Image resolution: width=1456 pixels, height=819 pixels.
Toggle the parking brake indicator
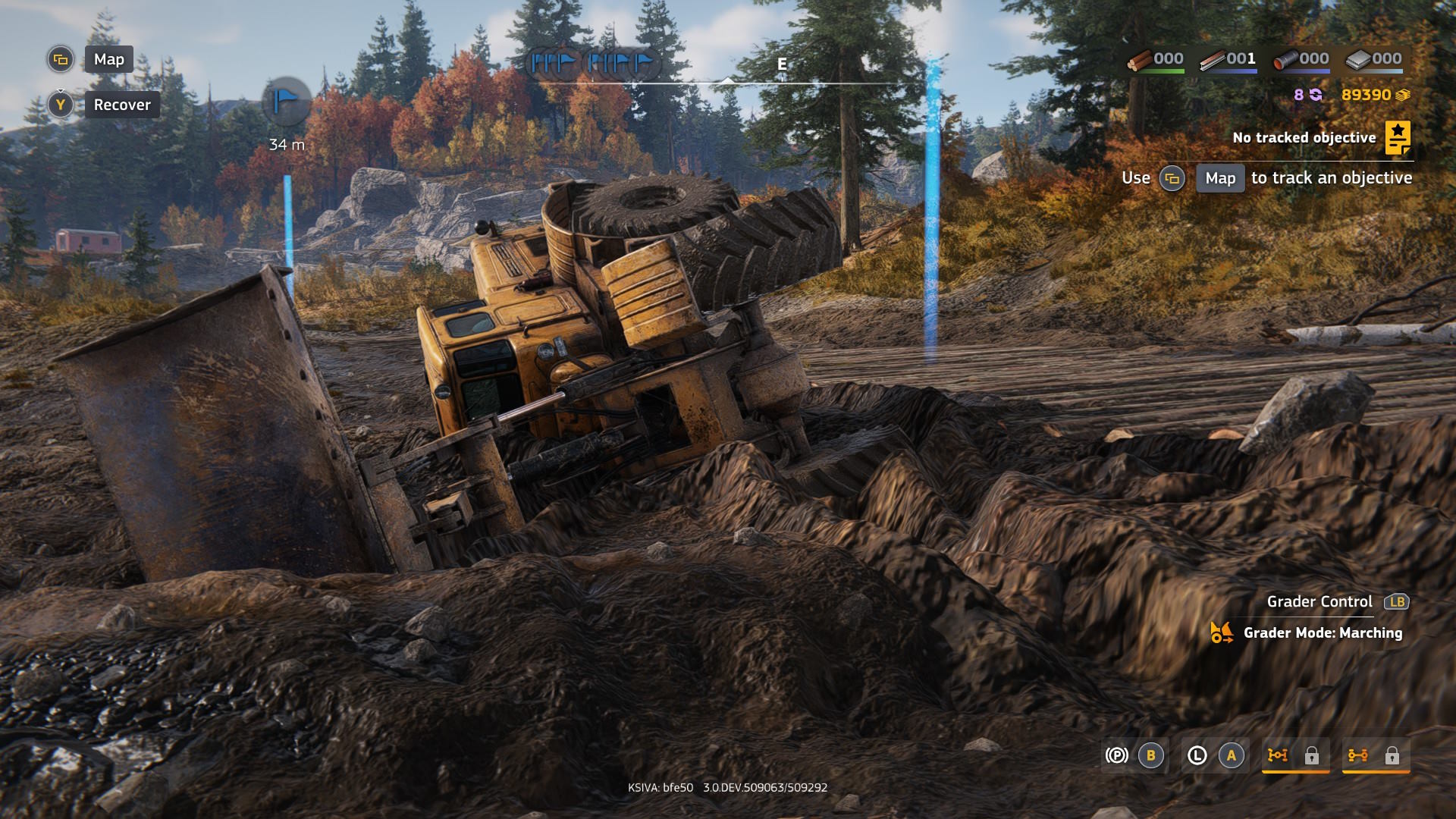click(x=1116, y=755)
